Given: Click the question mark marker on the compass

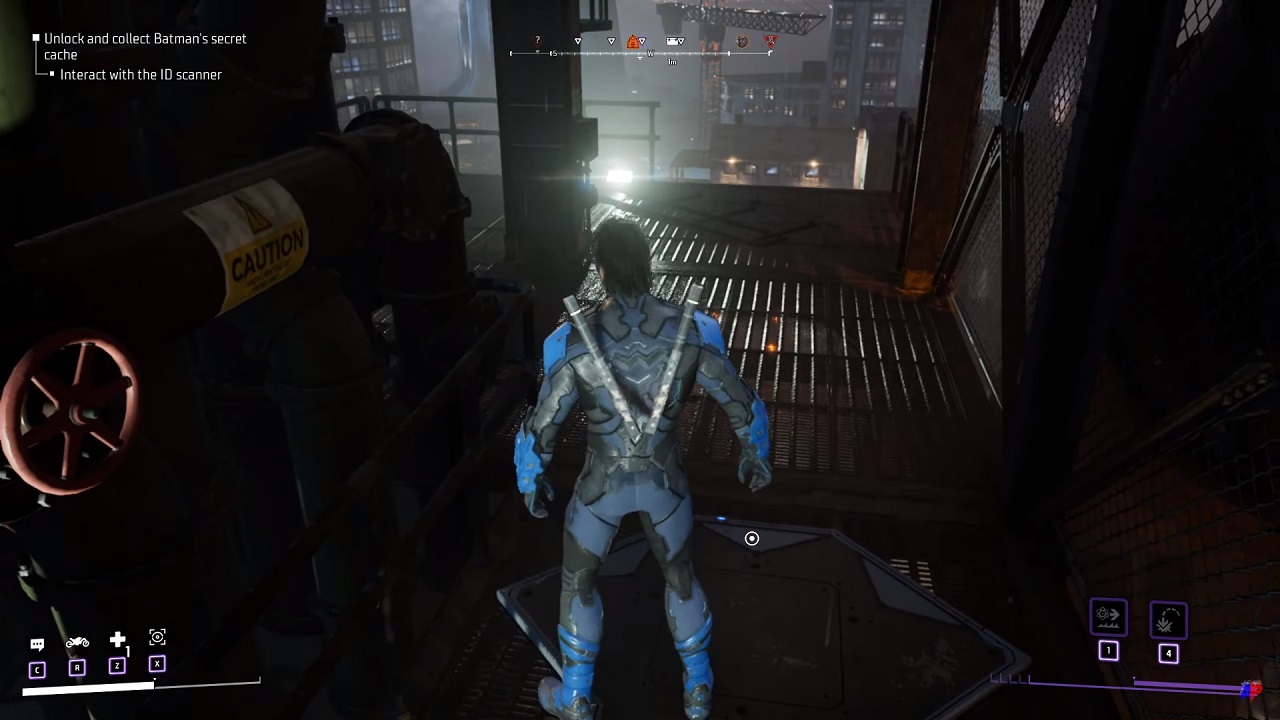Looking at the screenshot, I should (x=538, y=41).
